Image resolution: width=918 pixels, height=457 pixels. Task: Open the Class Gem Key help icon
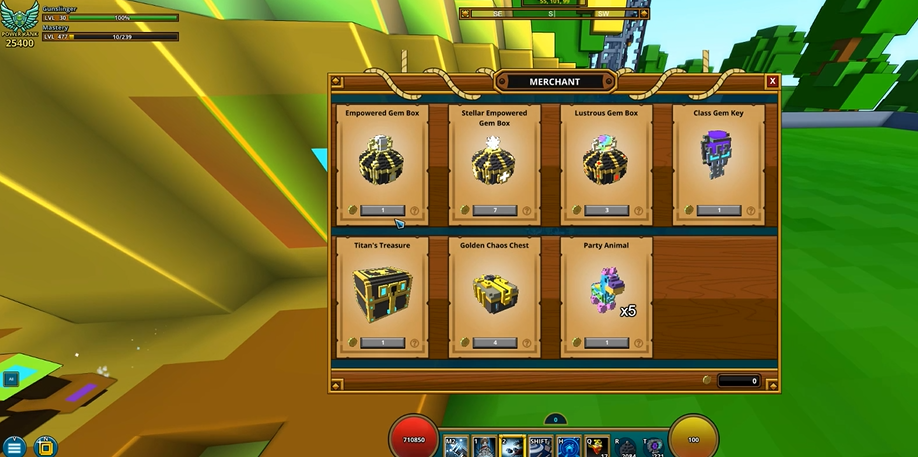pyautogui.click(x=751, y=211)
